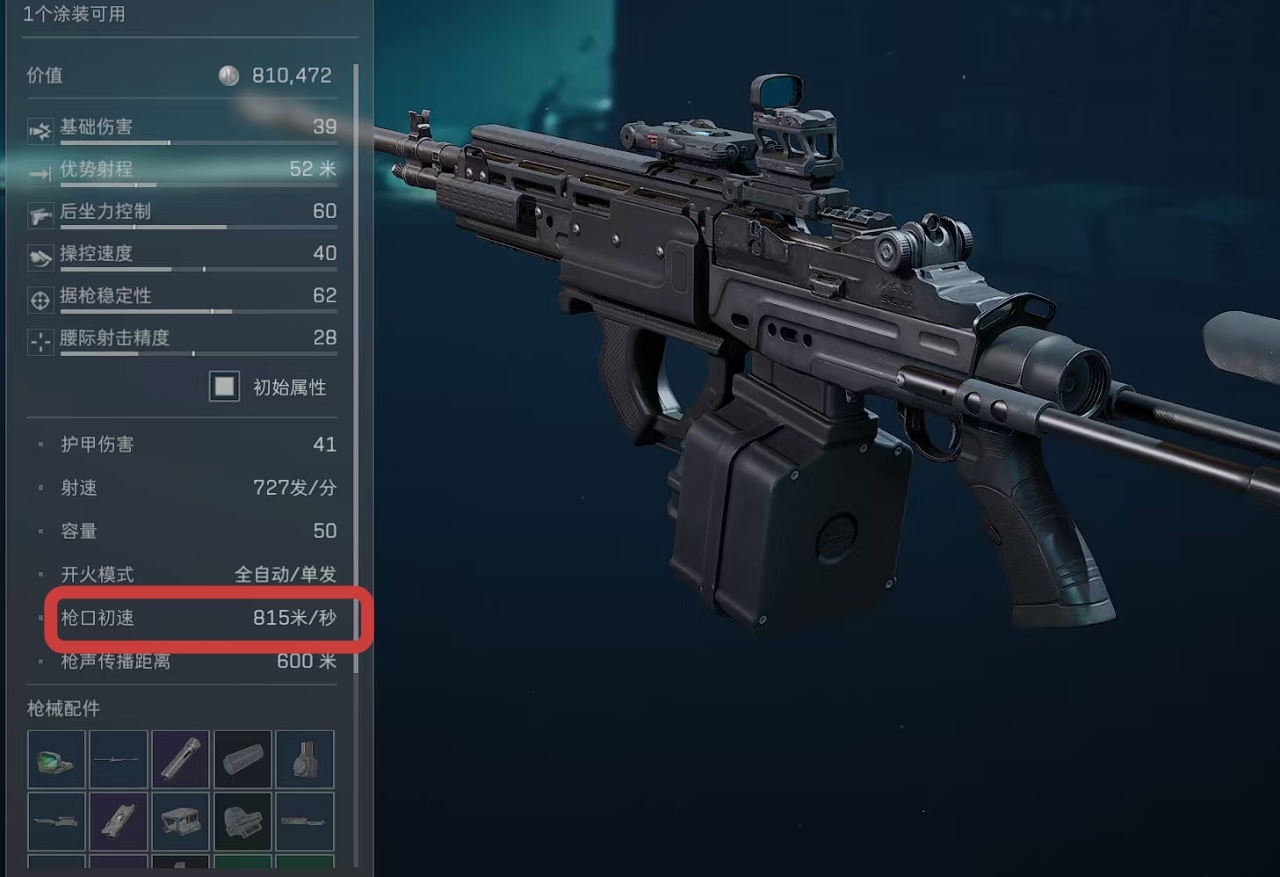Select the mount riser attachment
The image size is (1280, 877).
coord(180,822)
